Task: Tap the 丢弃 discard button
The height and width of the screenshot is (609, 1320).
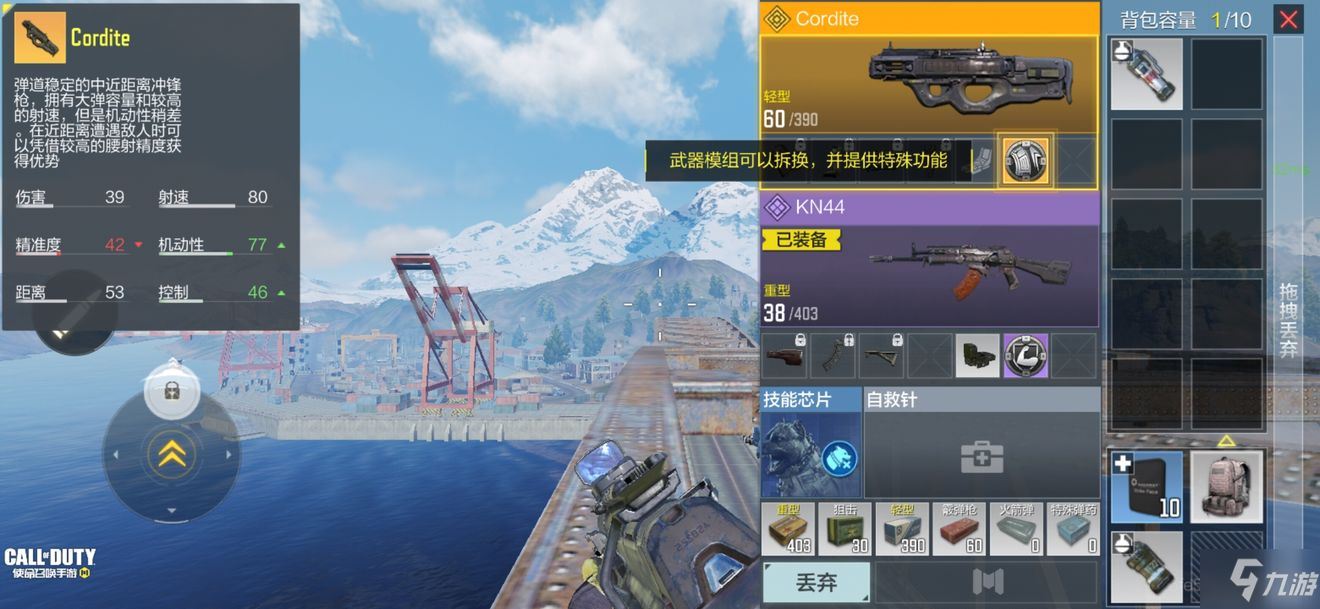Action: (x=815, y=582)
